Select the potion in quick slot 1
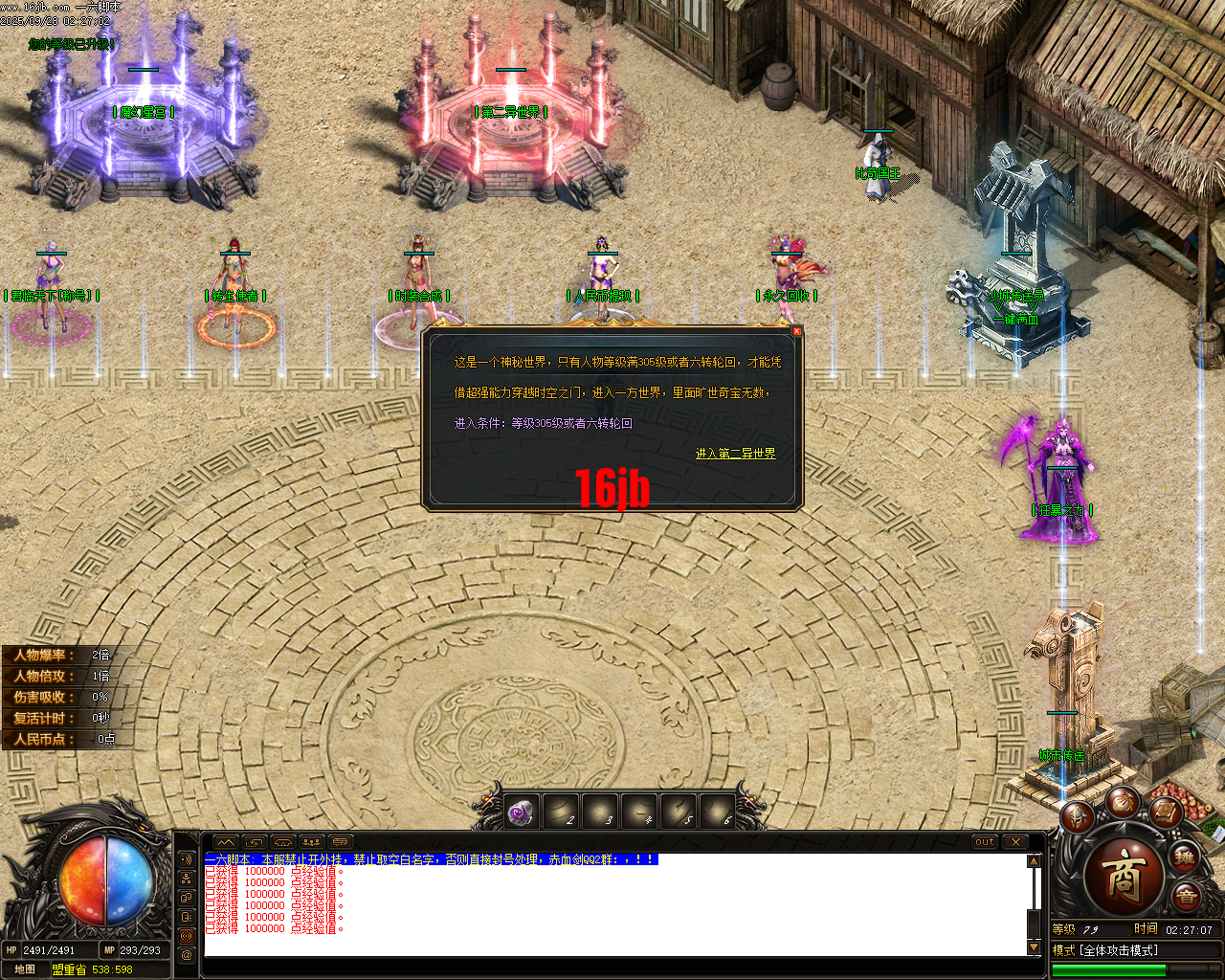Viewport: 1225px width, 980px height. click(x=521, y=812)
